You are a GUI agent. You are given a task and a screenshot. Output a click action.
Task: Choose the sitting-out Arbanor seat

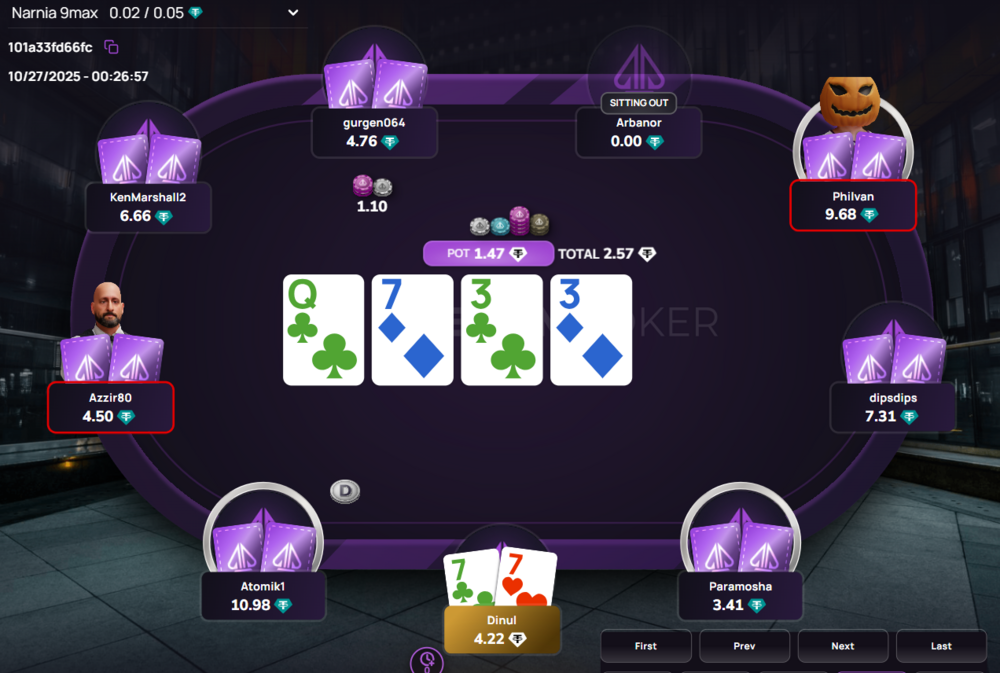pyautogui.click(x=639, y=132)
